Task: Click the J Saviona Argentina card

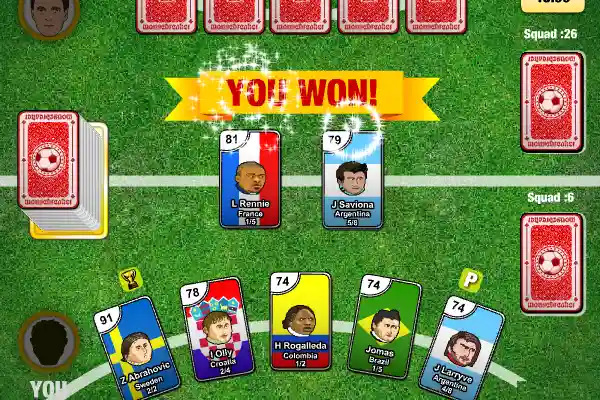Action: [x=352, y=180]
